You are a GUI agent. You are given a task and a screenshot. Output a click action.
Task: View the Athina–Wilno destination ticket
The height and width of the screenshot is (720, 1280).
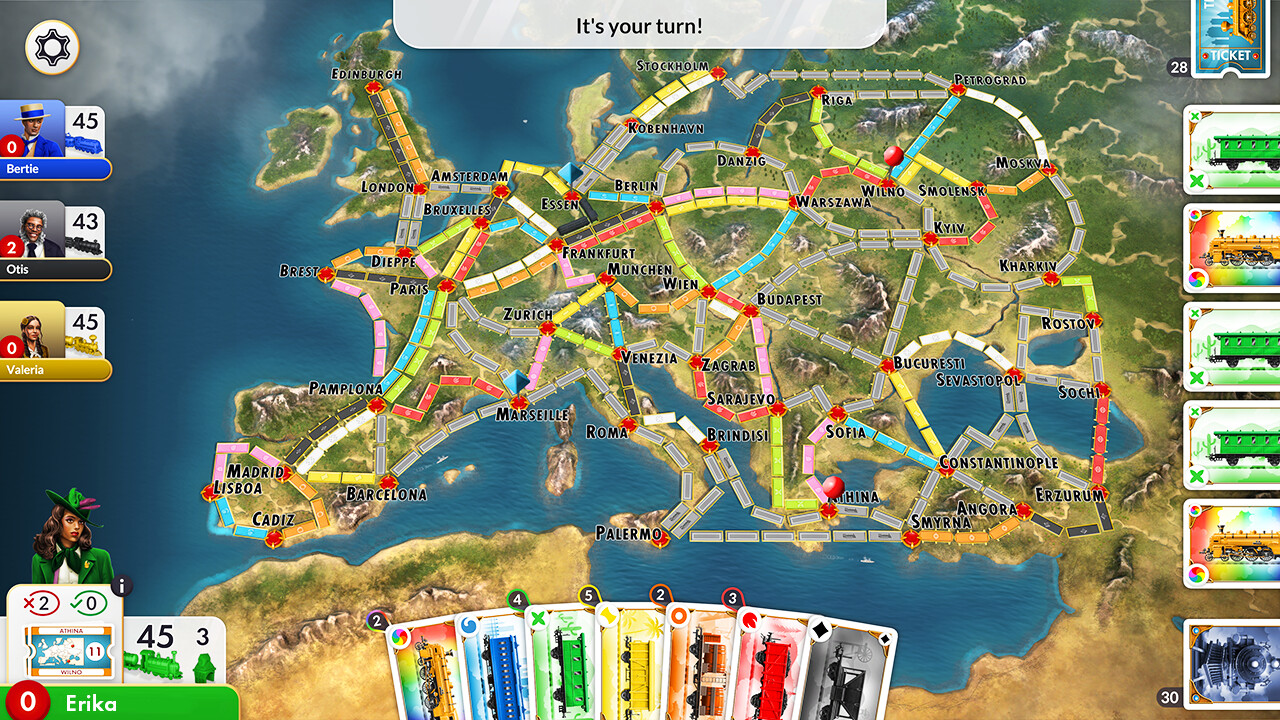click(70, 648)
